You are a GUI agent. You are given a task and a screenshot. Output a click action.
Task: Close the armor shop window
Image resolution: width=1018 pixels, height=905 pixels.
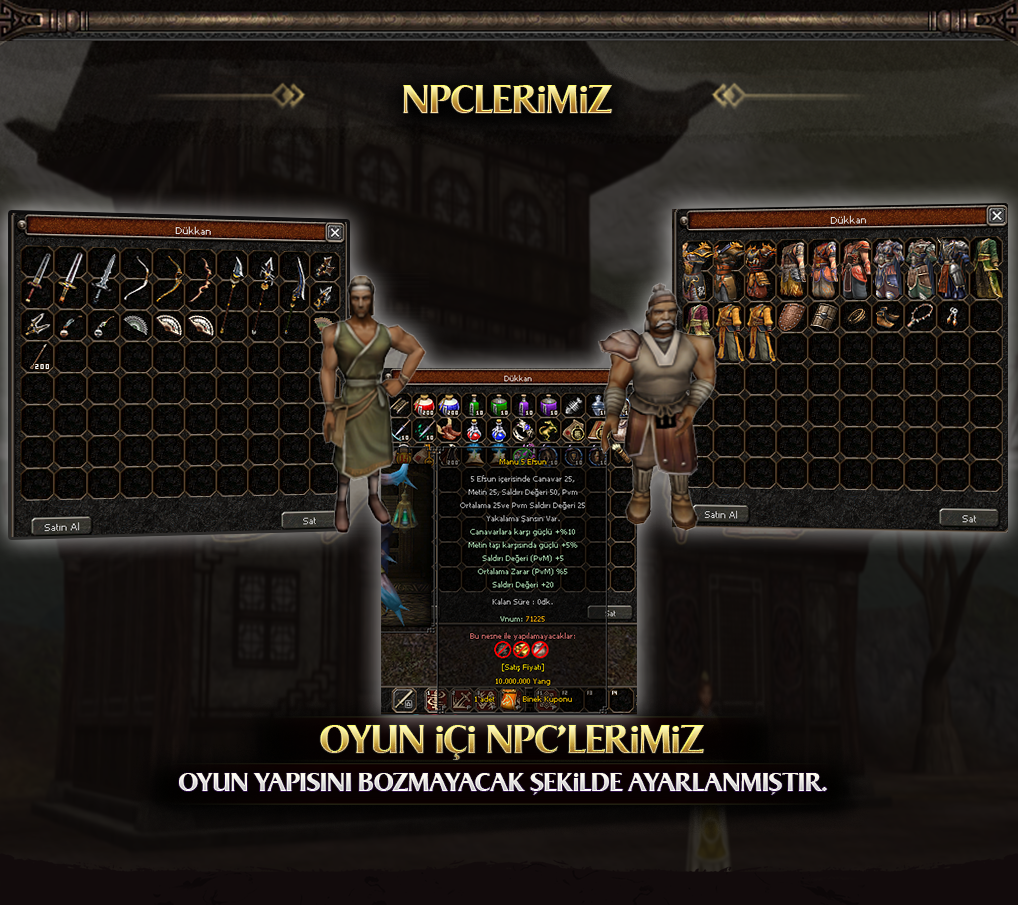997,216
